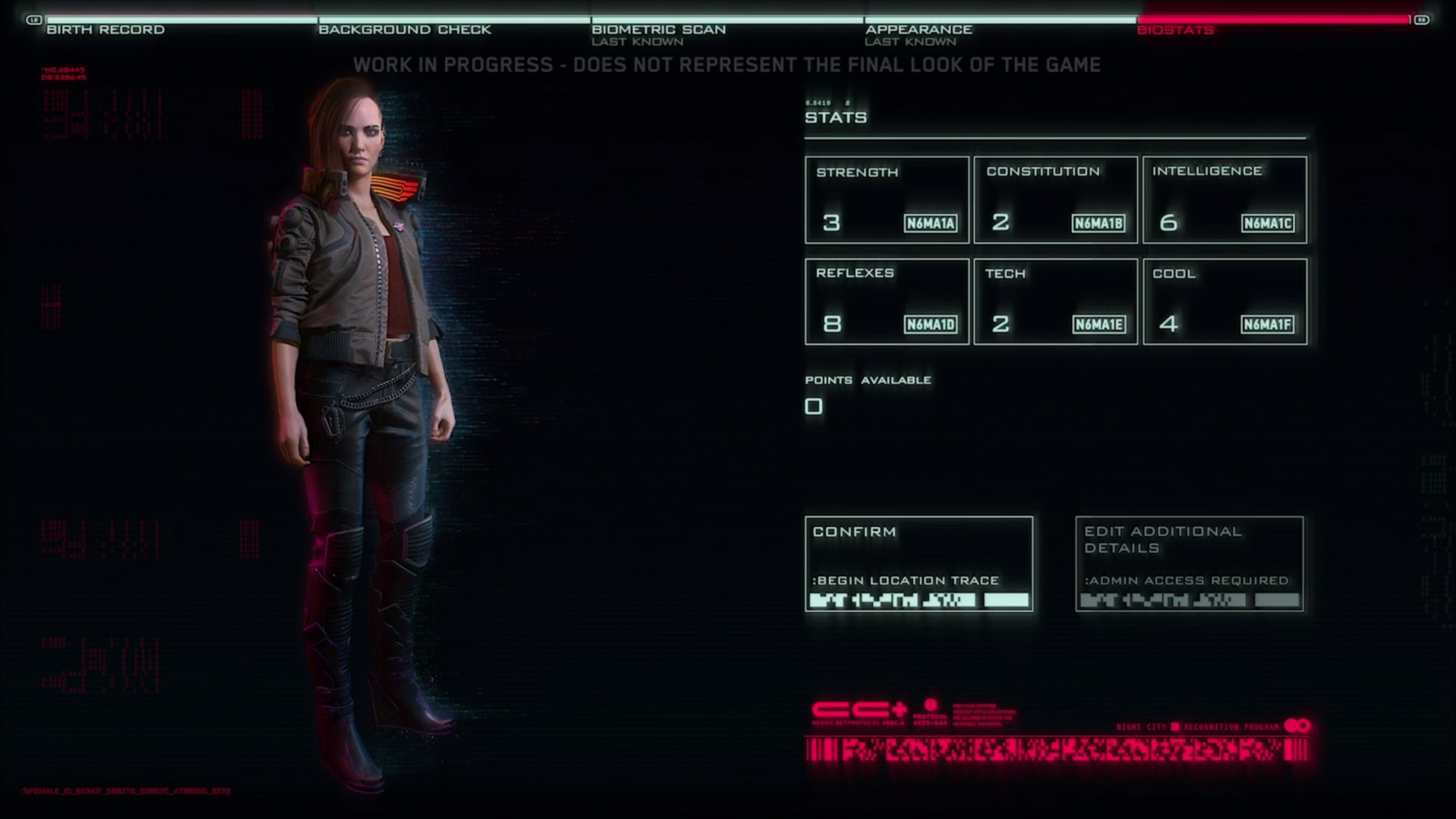Click the N6MA1C tag in Intelligence panel

[1268, 224]
